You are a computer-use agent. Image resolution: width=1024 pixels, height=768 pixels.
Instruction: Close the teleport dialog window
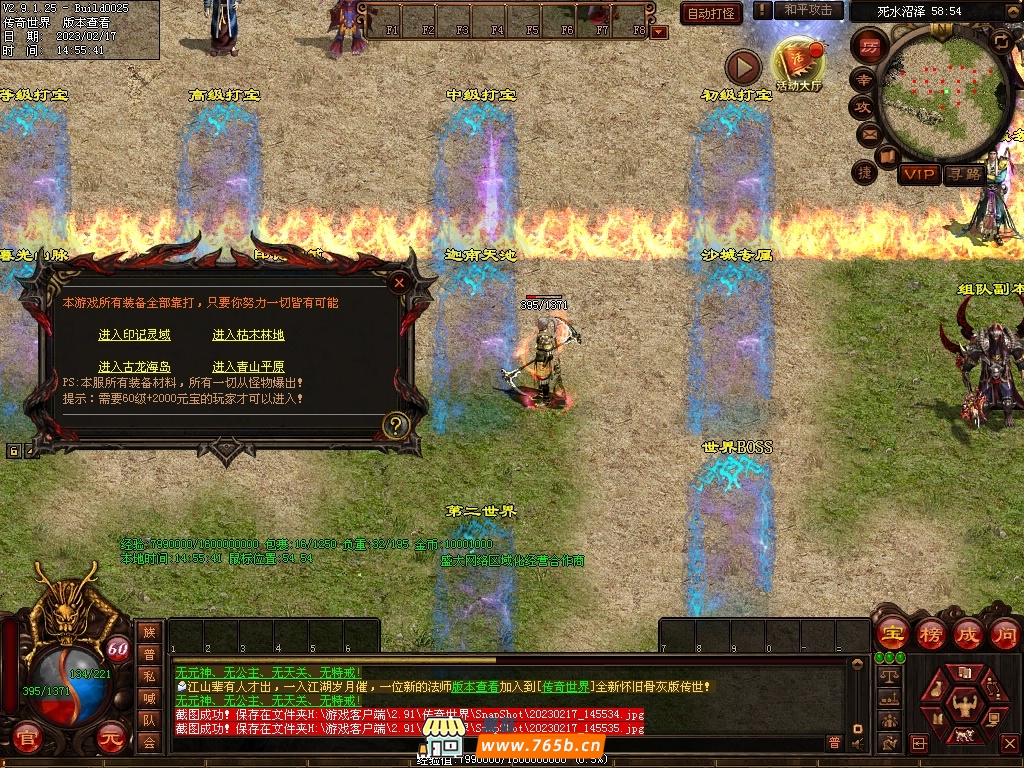(x=399, y=283)
